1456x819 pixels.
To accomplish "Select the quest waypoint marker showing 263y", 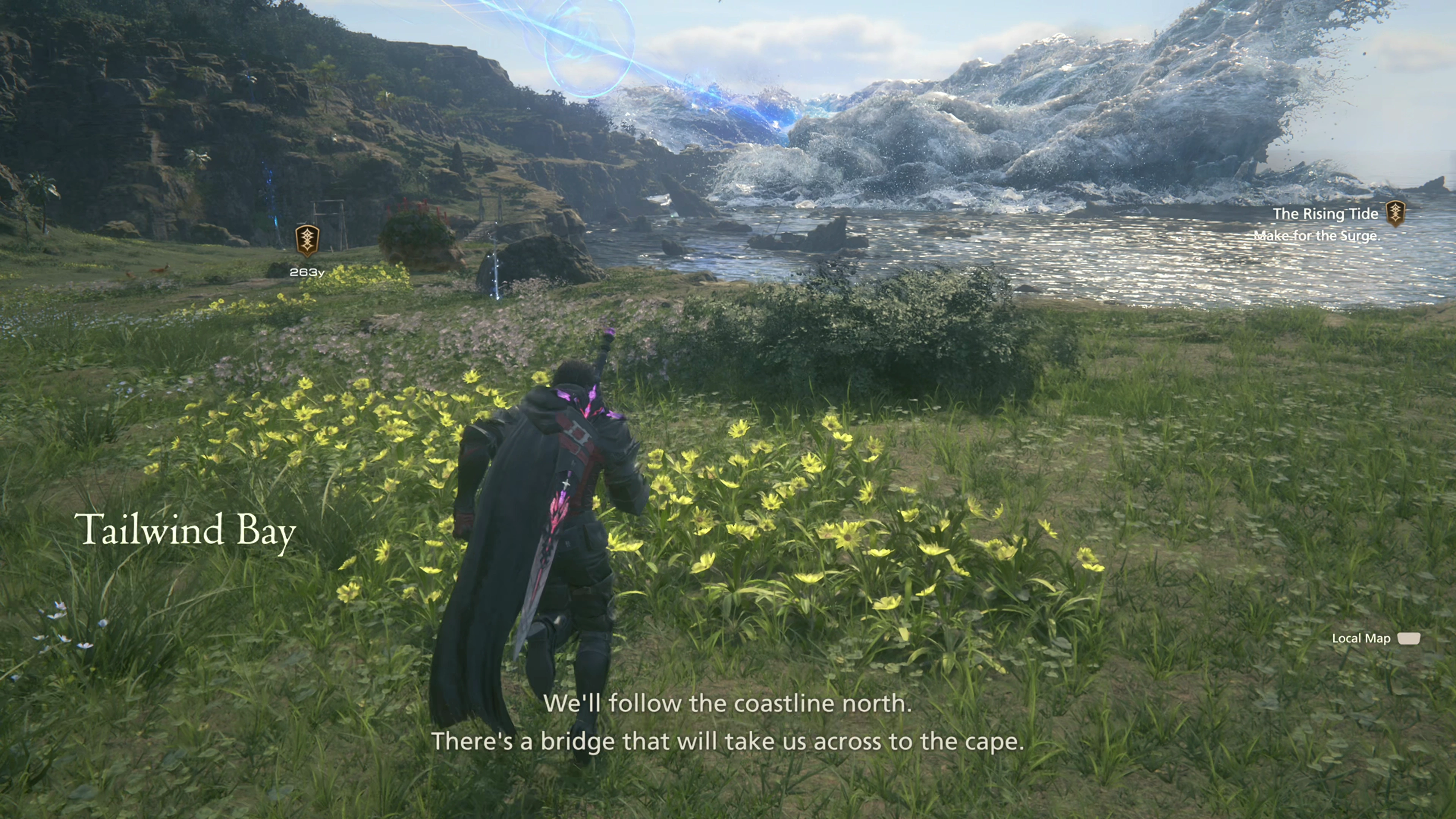I will pos(307,241).
